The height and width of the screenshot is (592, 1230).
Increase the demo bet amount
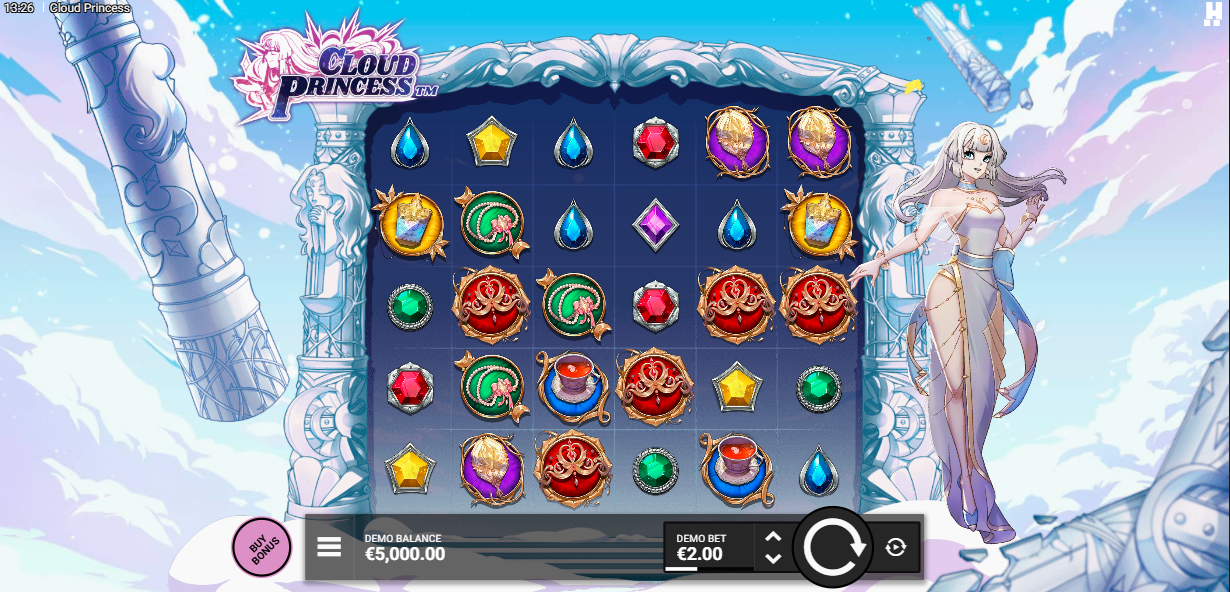[773, 537]
